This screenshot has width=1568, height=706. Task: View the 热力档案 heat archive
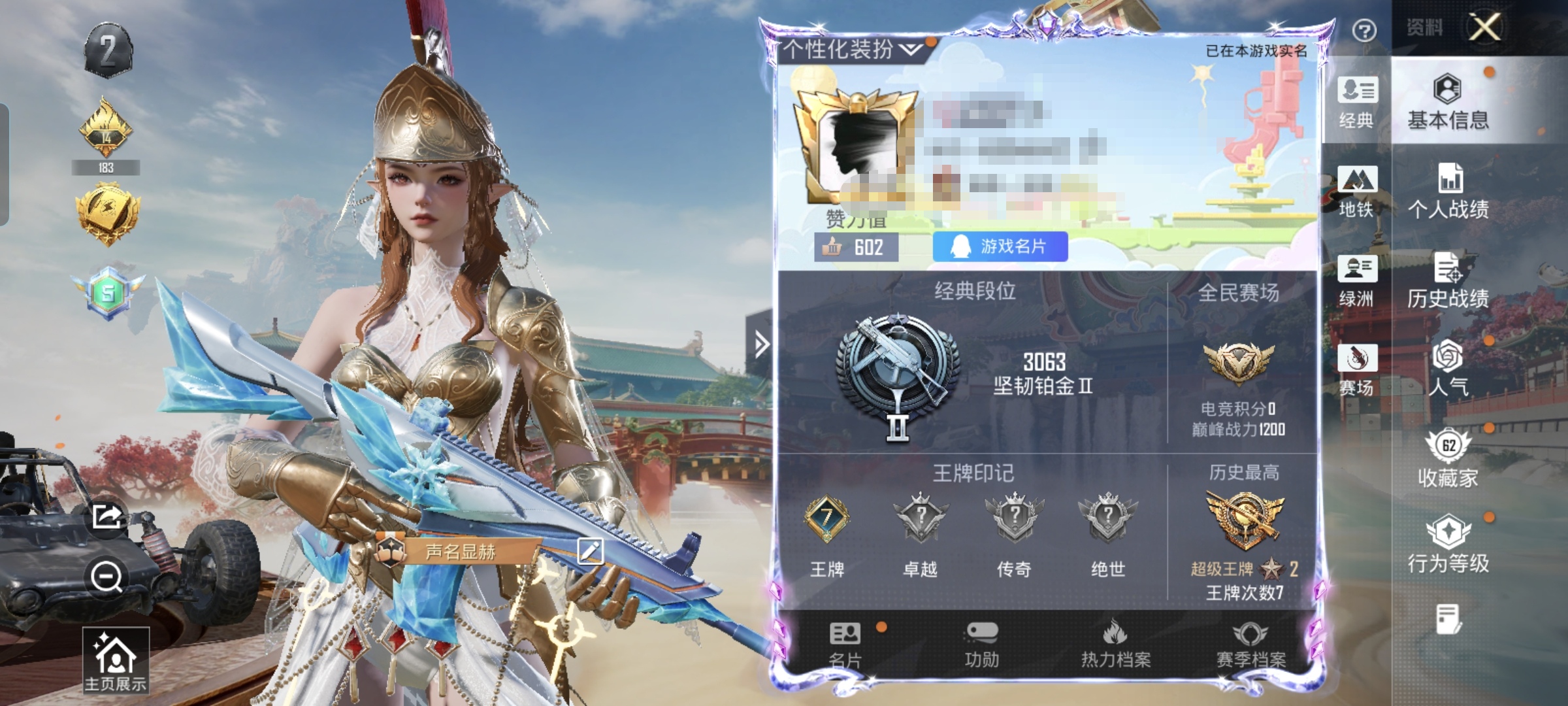pyautogui.click(x=1115, y=645)
